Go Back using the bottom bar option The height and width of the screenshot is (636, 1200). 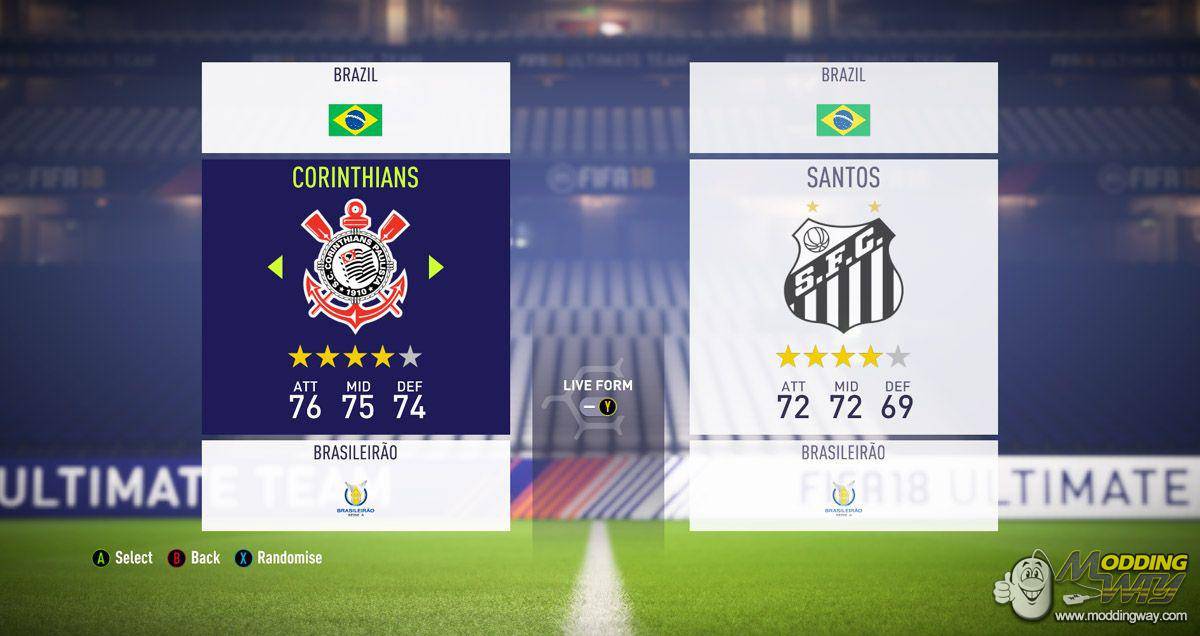click(x=195, y=558)
